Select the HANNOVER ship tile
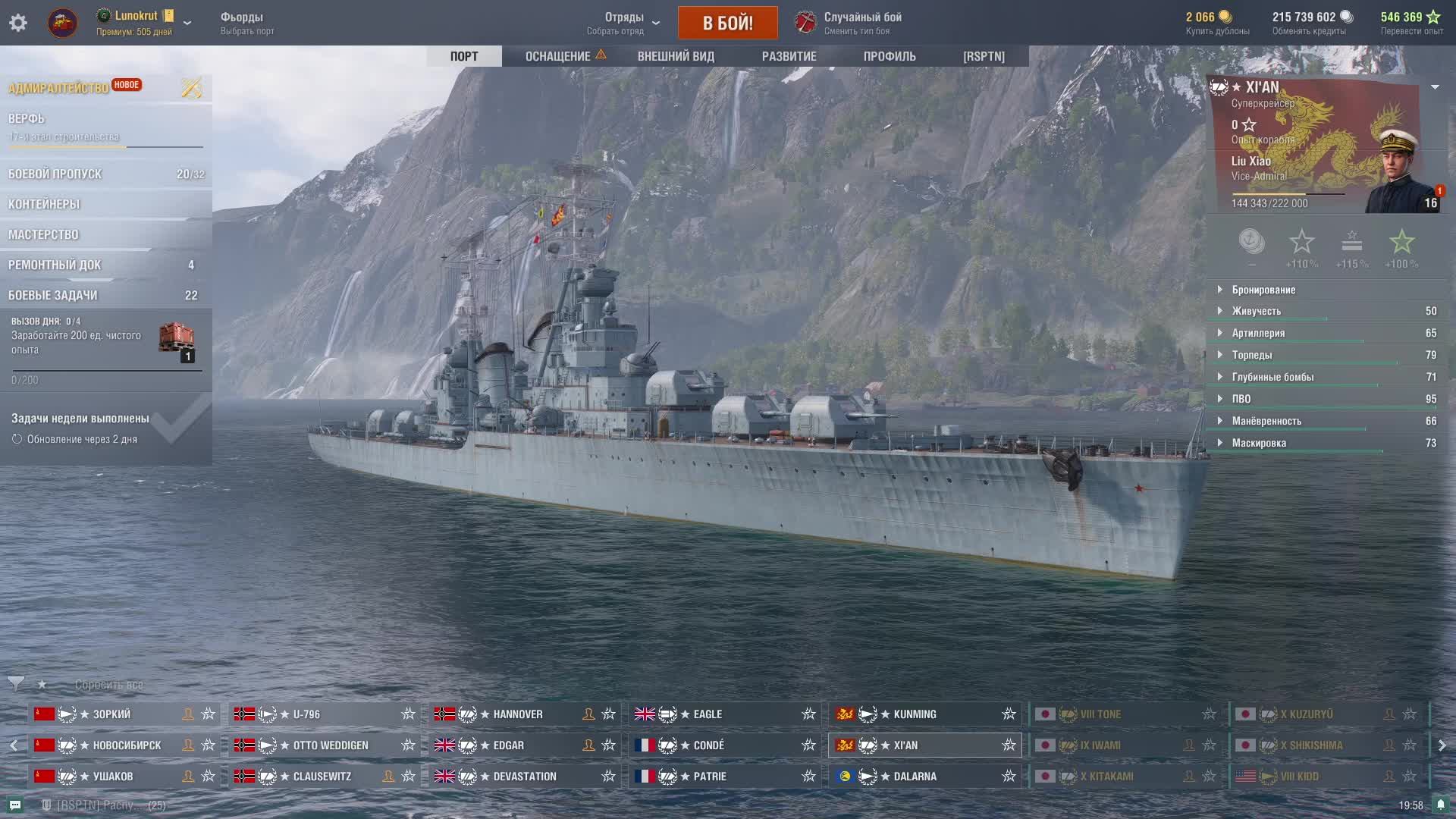Screen dimensions: 1456x819 [x=517, y=714]
